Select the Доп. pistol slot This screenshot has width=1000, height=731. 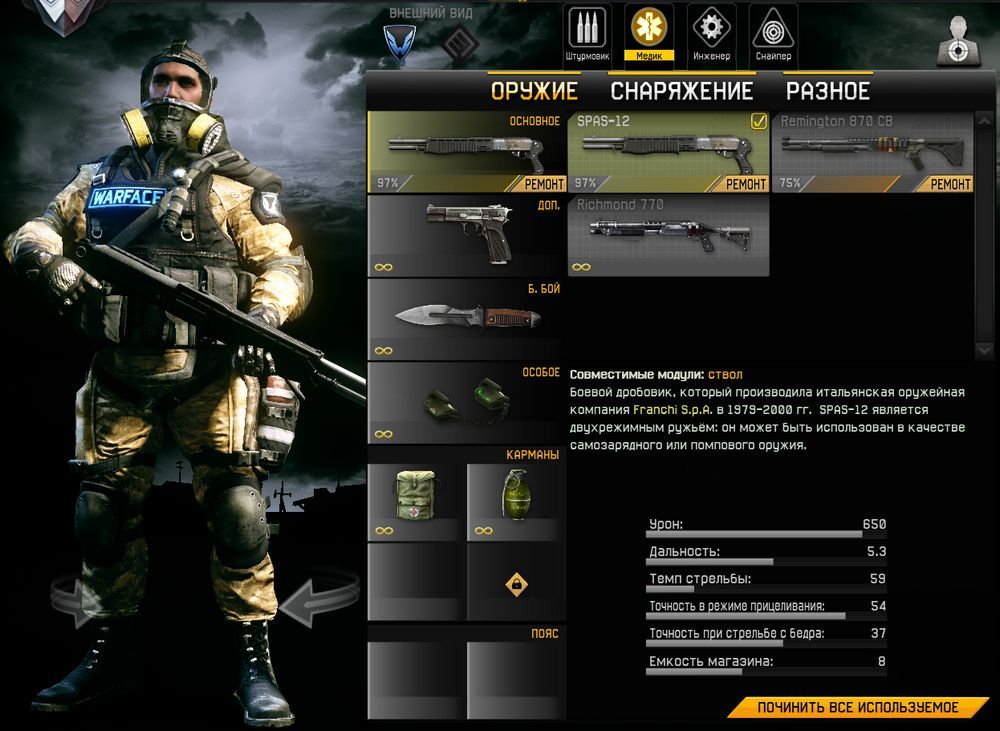[x=466, y=235]
